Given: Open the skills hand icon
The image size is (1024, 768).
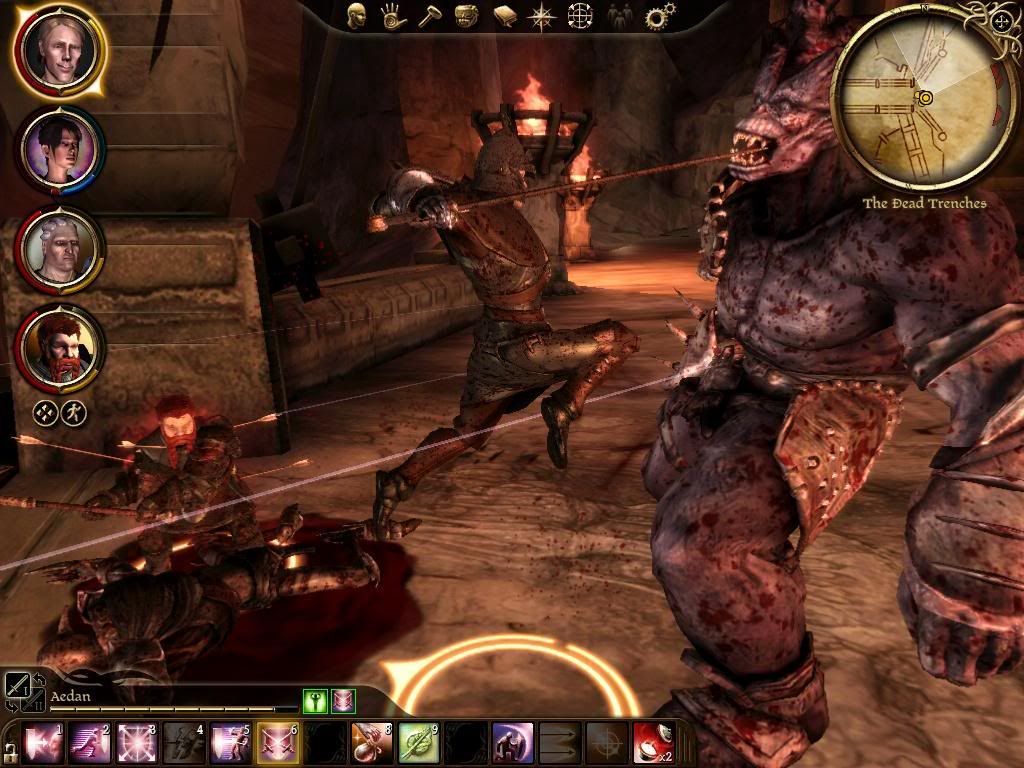Looking at the screenshot, I should 393,16.
